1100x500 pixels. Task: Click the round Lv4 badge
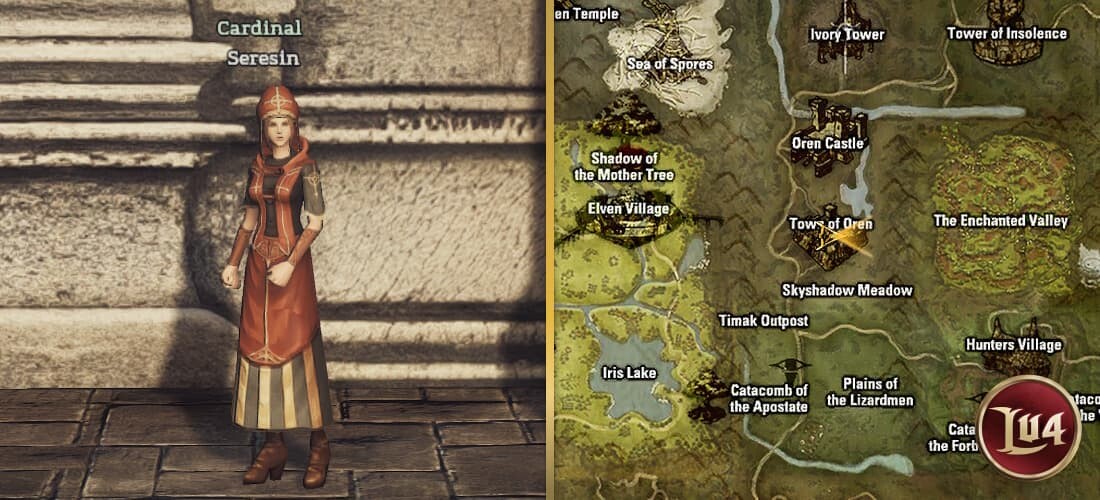click(1030, 425)
